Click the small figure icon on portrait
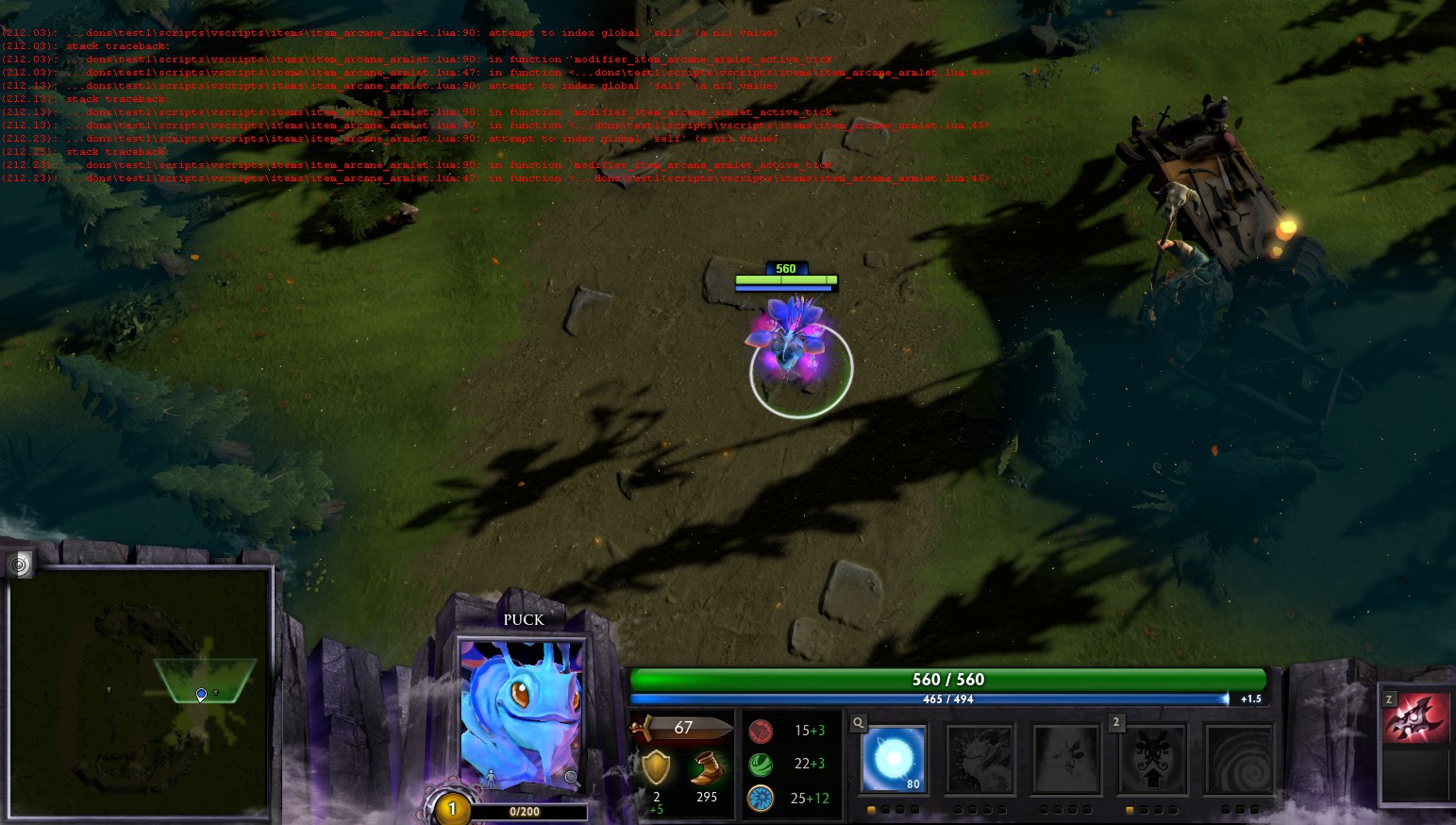 pos(491,777)
